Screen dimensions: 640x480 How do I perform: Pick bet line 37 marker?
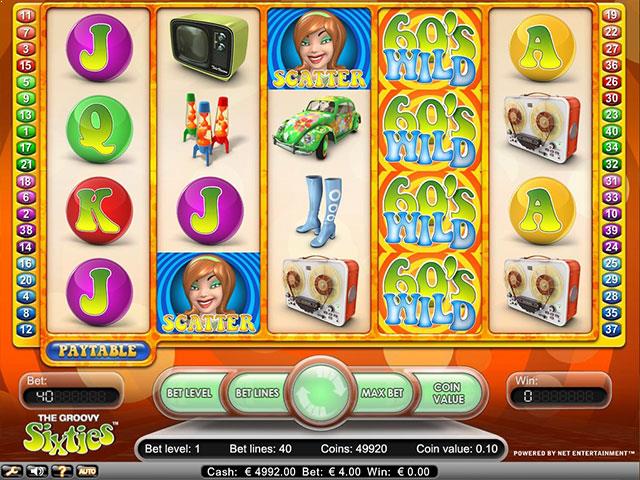pyautogui.click(x=609, y=330)
